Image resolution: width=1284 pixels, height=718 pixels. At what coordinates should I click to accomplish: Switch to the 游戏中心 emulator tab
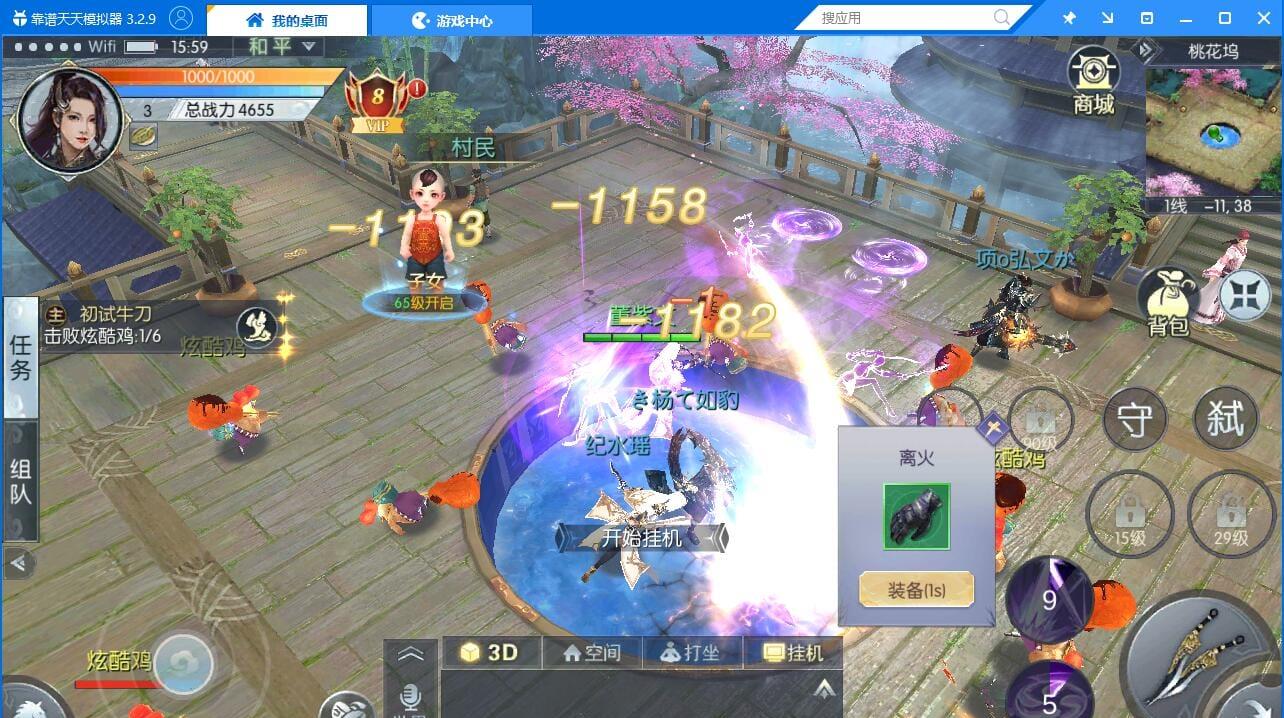point(452,20)
